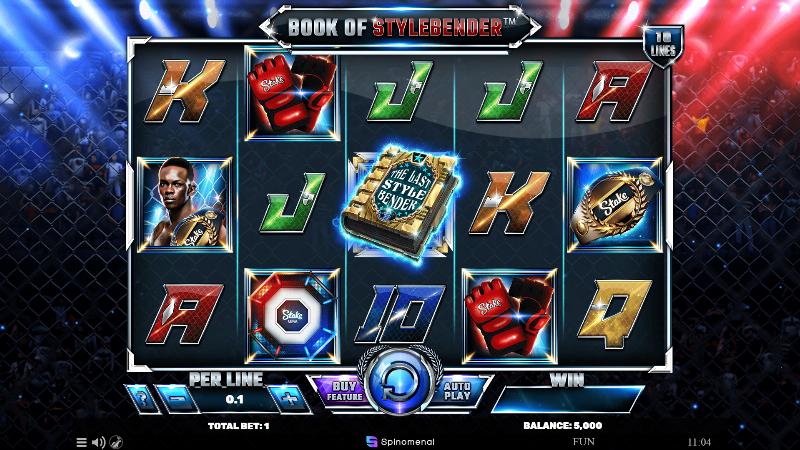Click the Spinomenal logo link
The image size is (800, 450).
(x=399, y=440)
